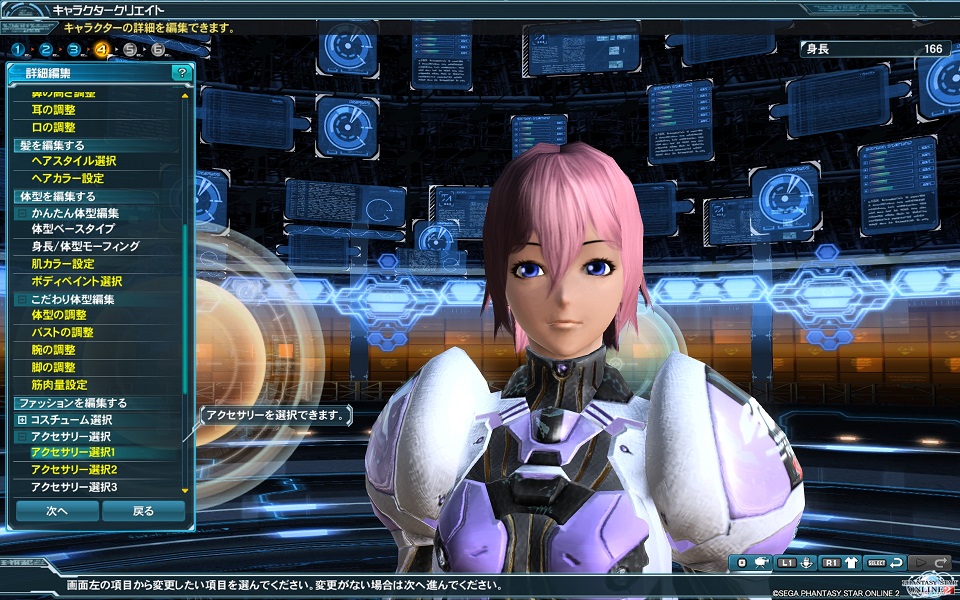
Task: Select ヘアカラー設定 hair color setting
Action: point(67,178)
